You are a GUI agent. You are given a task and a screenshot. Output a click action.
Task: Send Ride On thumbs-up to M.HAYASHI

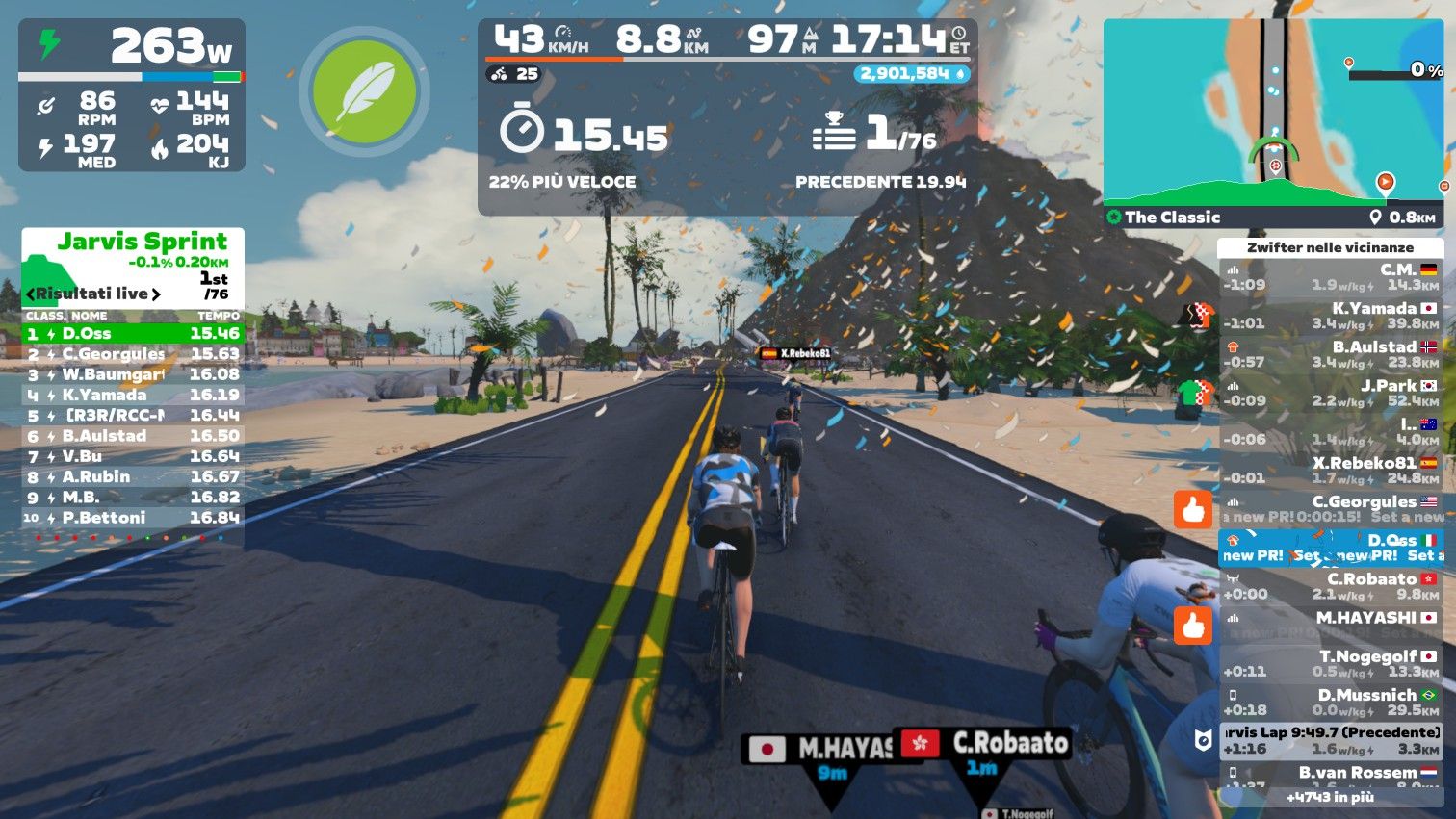click(x=1193, y=626)
